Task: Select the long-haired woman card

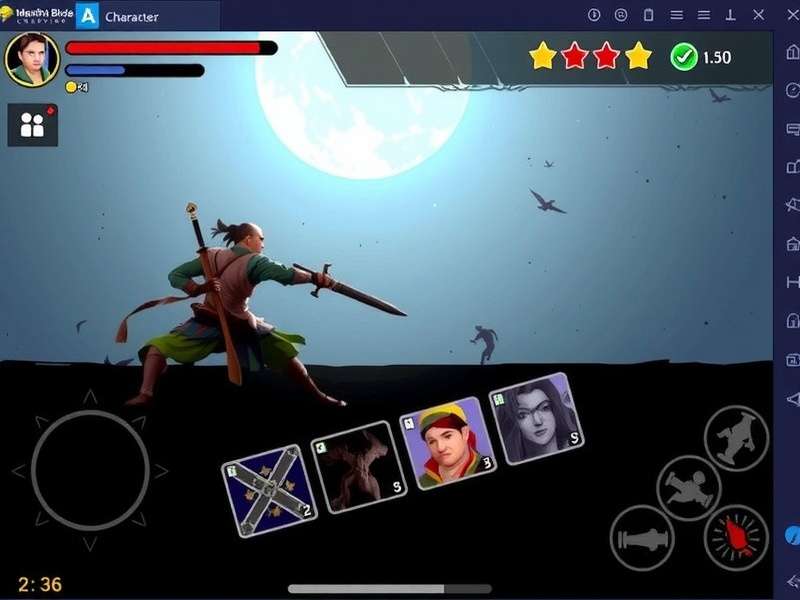Action: [536, 418]
